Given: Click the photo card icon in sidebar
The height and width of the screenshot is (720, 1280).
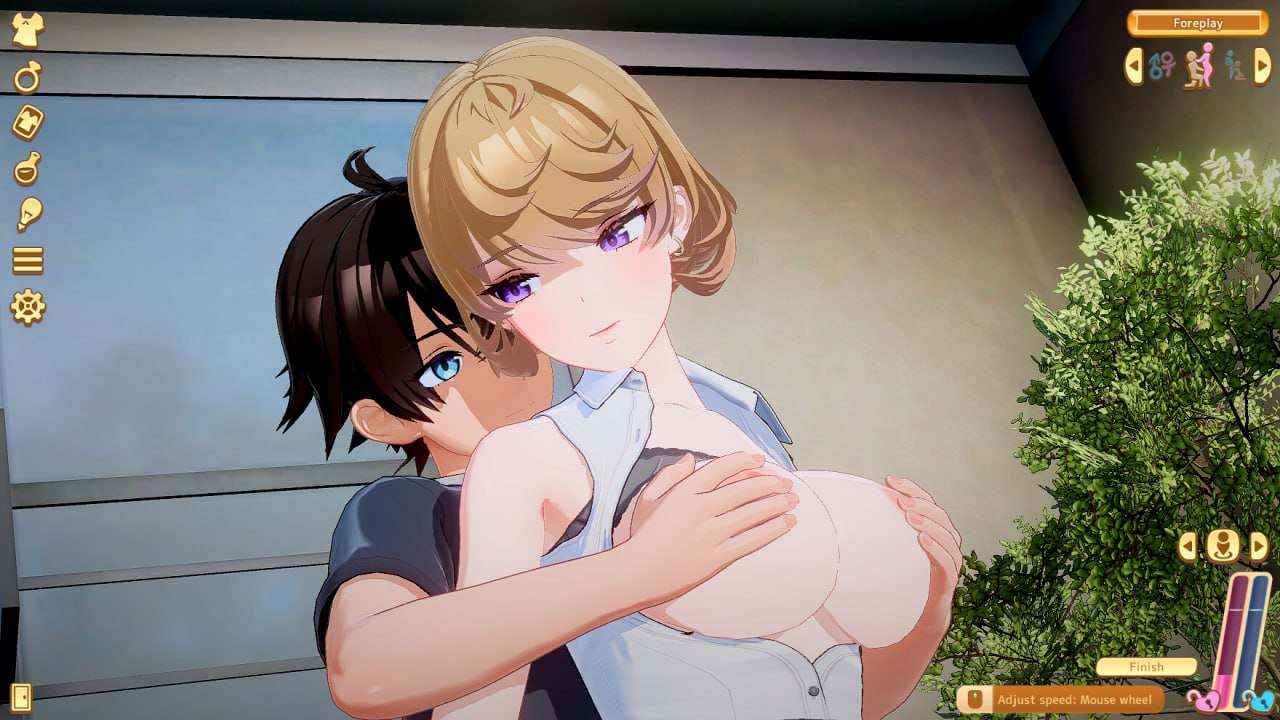Looking at the screenshot, I should point(28,120).
